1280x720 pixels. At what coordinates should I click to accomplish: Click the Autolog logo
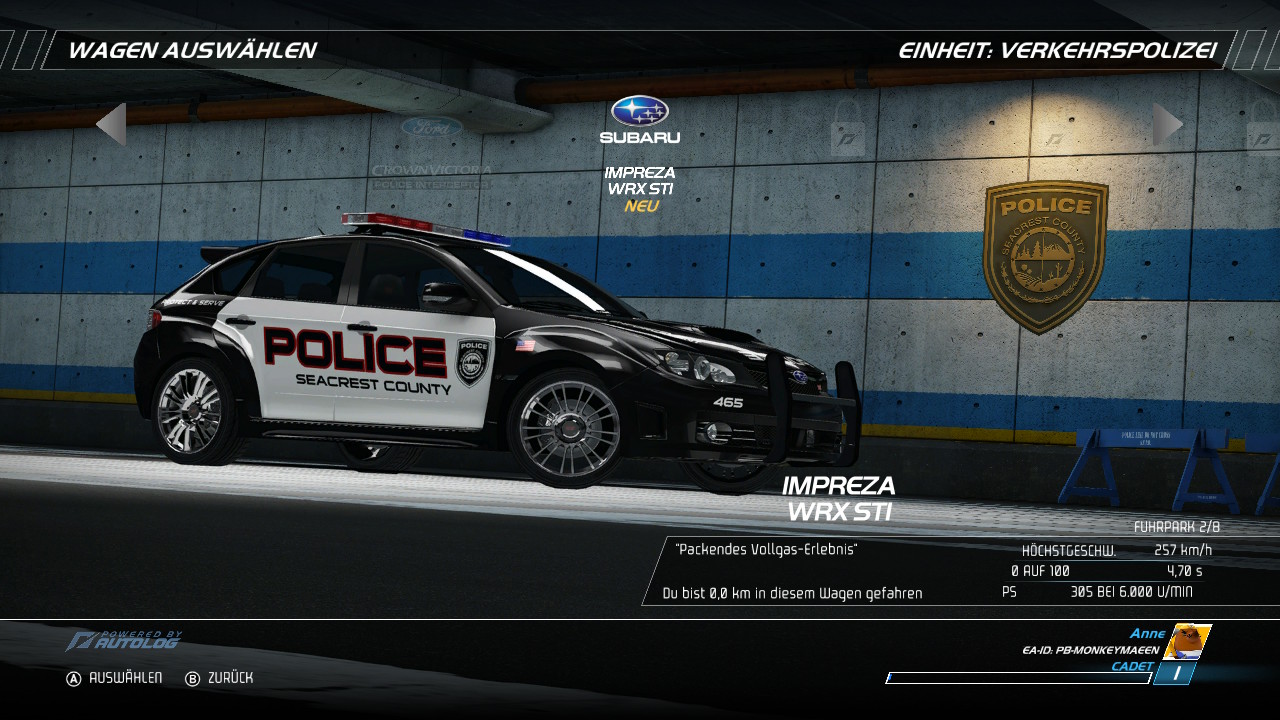tap(125, 640)
